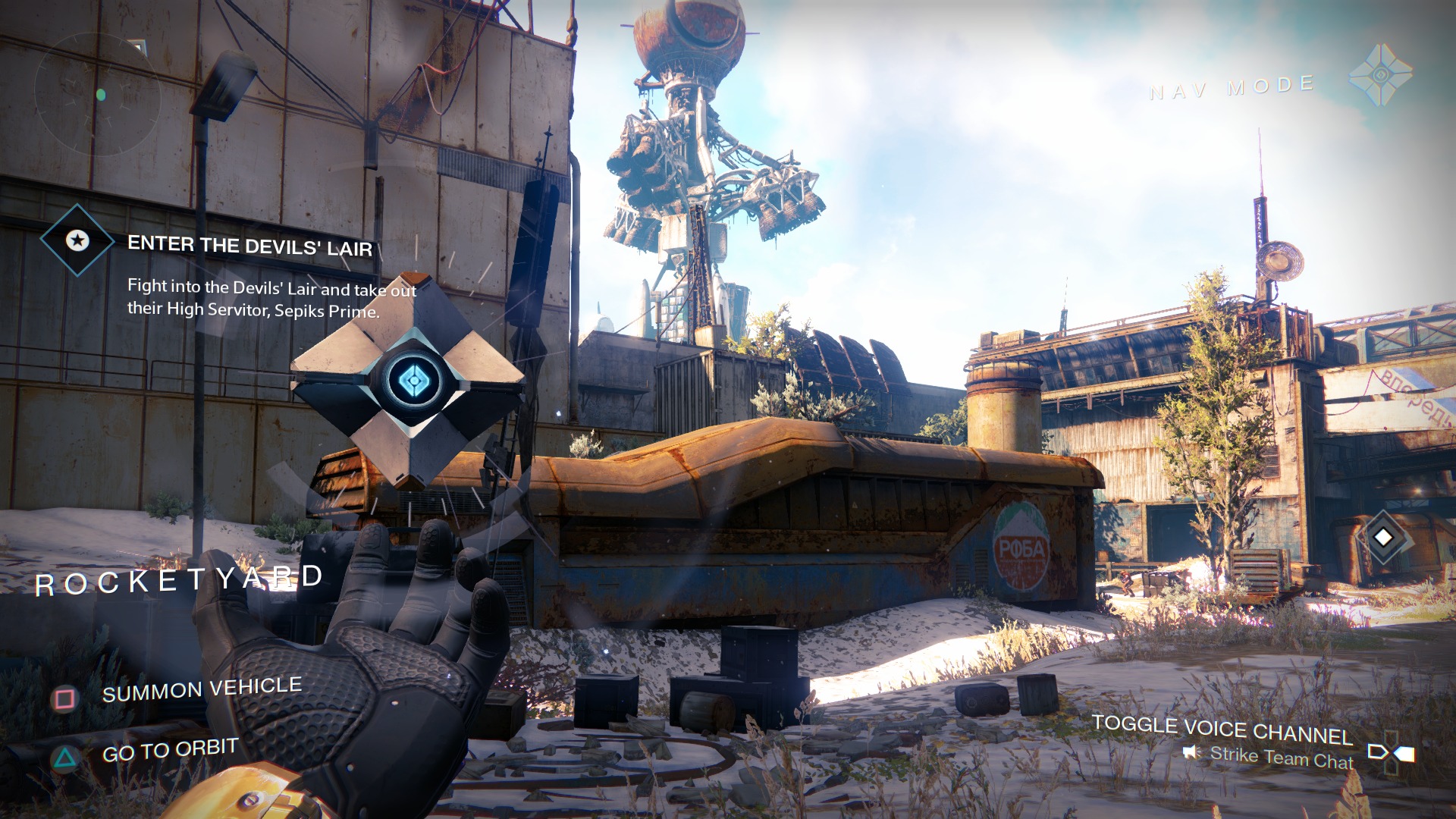Screen dimensions: 1456x819
Task: Open the radar in the corner
Action: 97,95
